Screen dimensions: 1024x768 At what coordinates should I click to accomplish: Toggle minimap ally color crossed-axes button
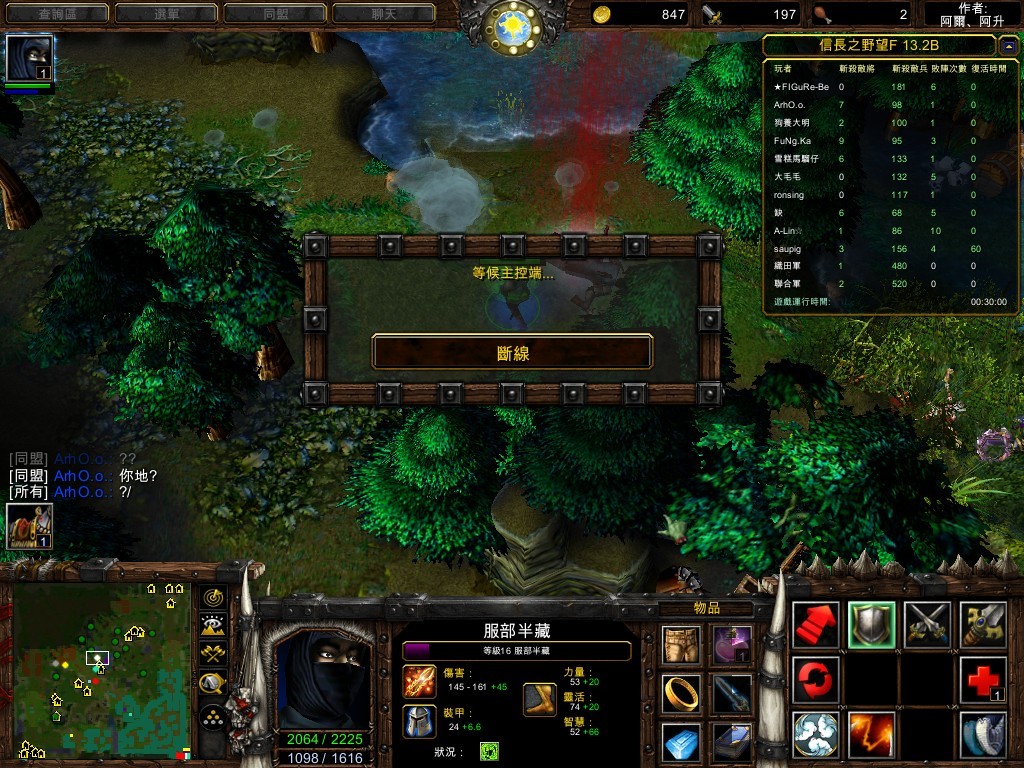pos(213,655)
